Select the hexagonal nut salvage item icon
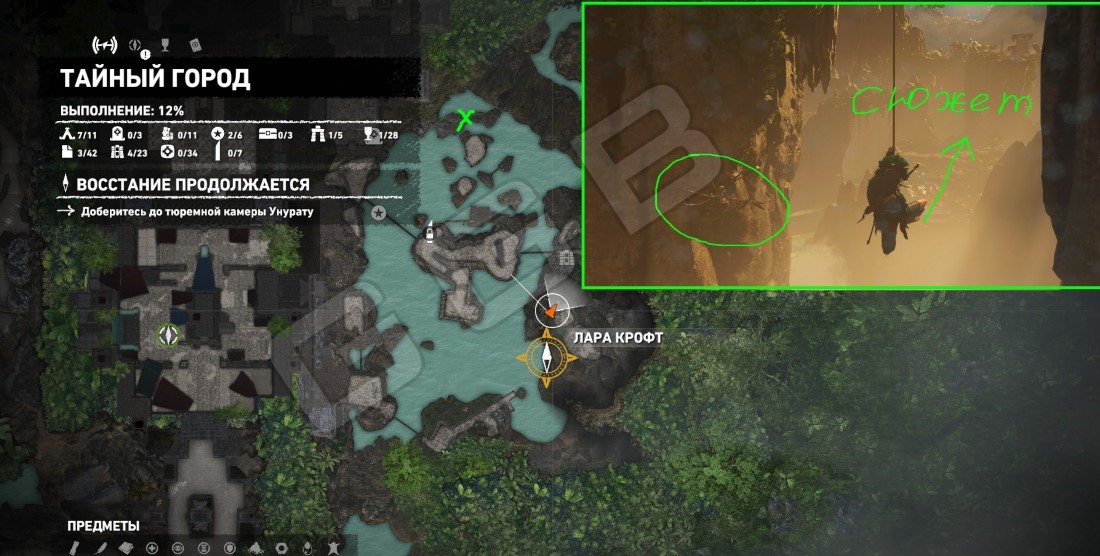This screenshot has height=556, width=1100. pos(281,547)
